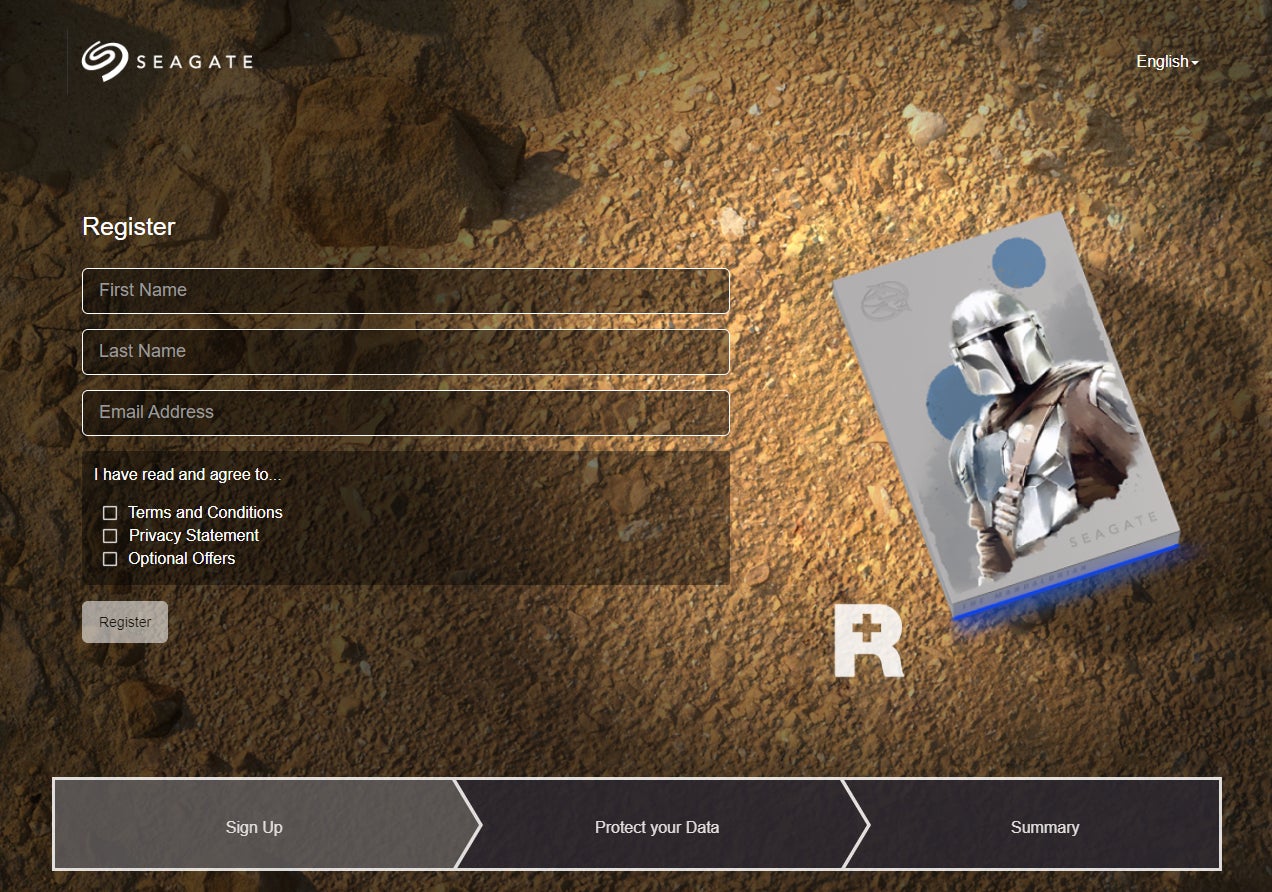Click the Register button
The image size is (1272, 892).
coord(125,622)
